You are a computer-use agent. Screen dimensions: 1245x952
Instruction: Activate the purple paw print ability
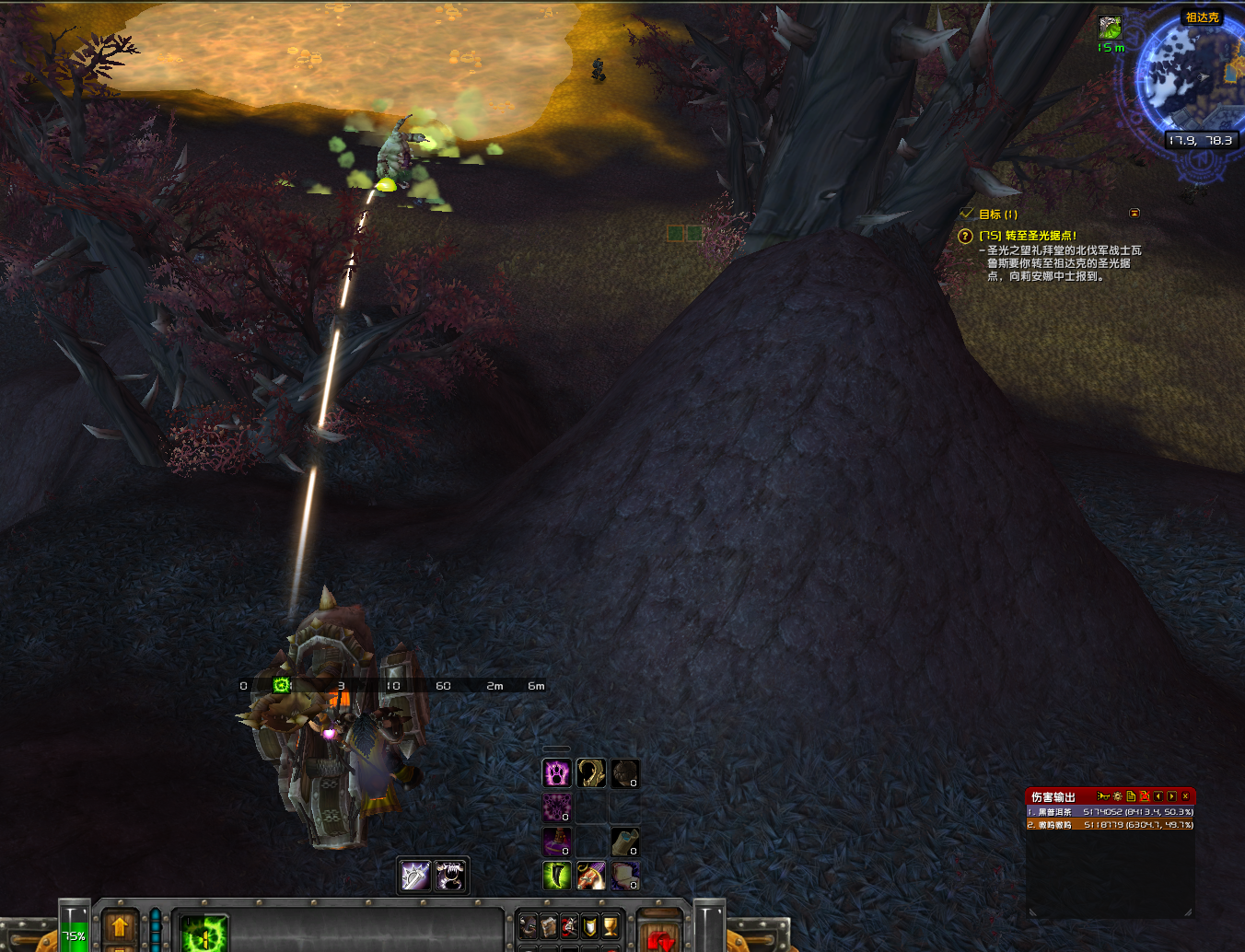coord(556,773)
